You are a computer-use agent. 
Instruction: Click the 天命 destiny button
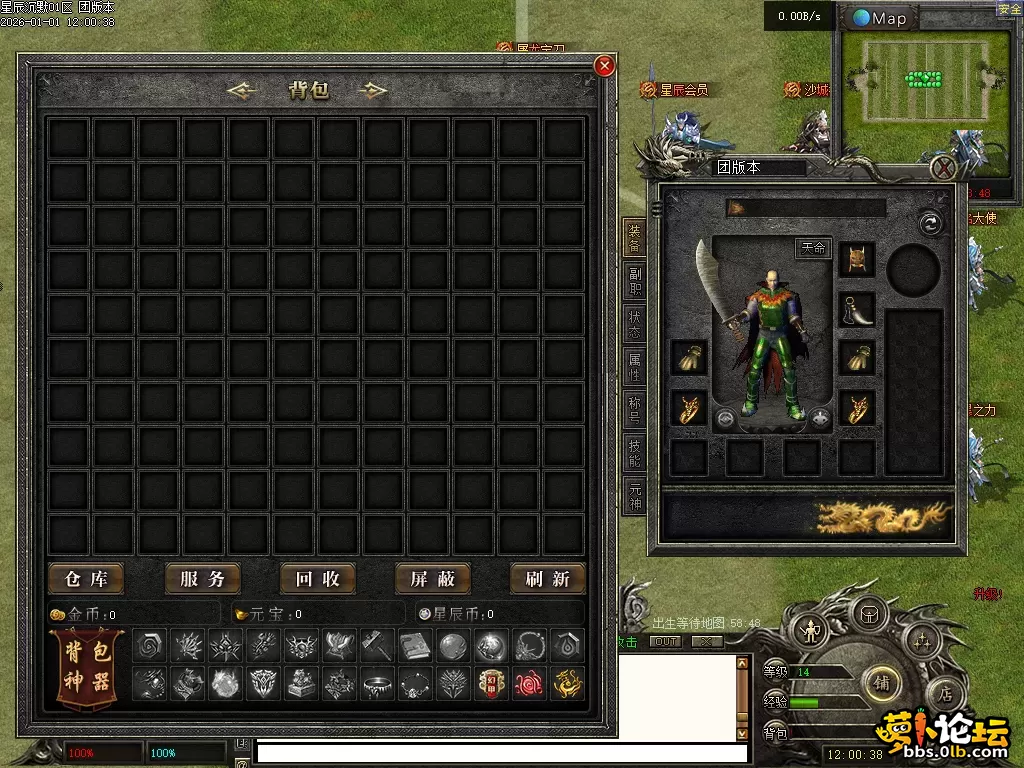tap(813, 248)
